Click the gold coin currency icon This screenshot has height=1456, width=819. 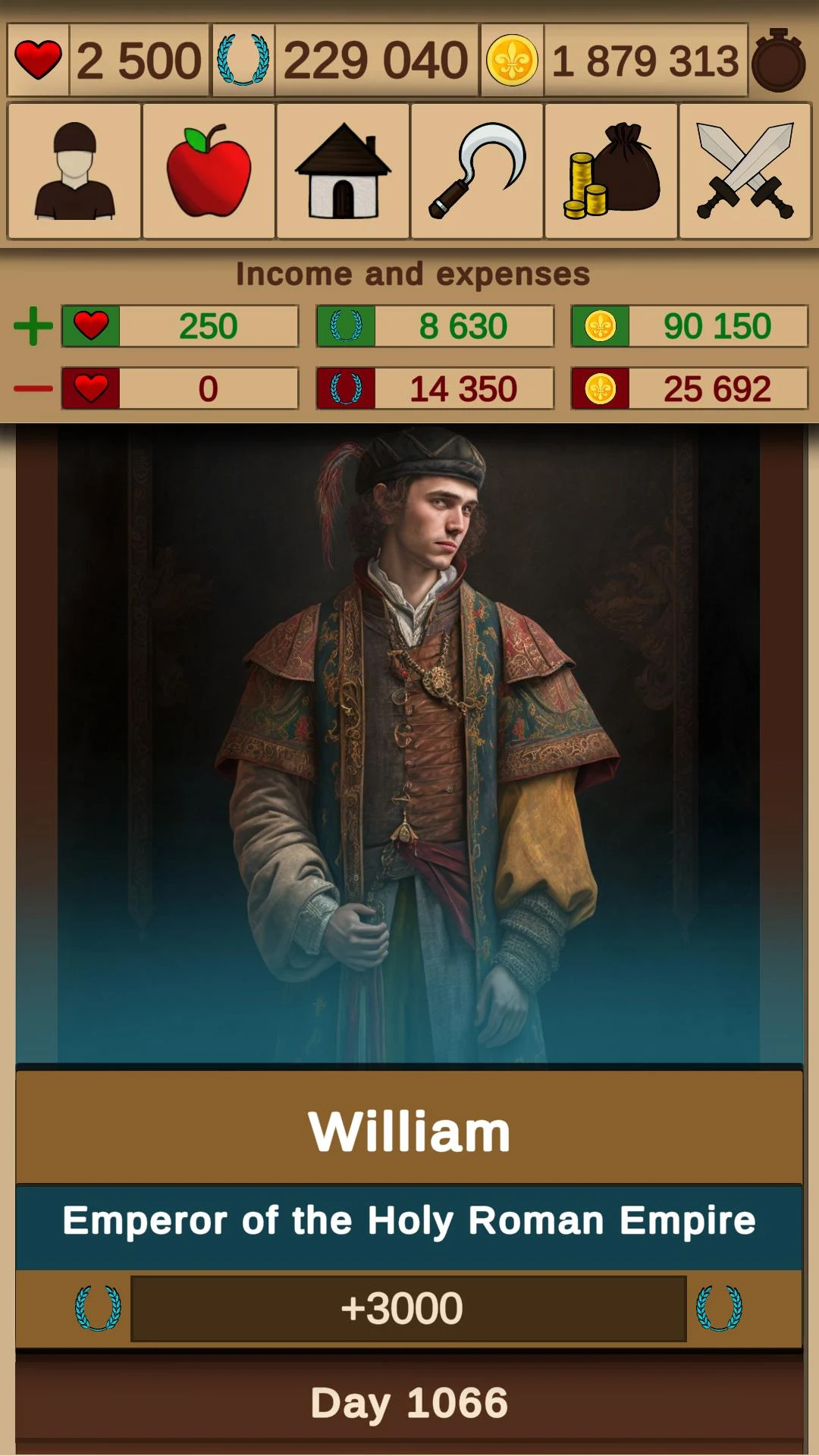click(x=512, y=61)
